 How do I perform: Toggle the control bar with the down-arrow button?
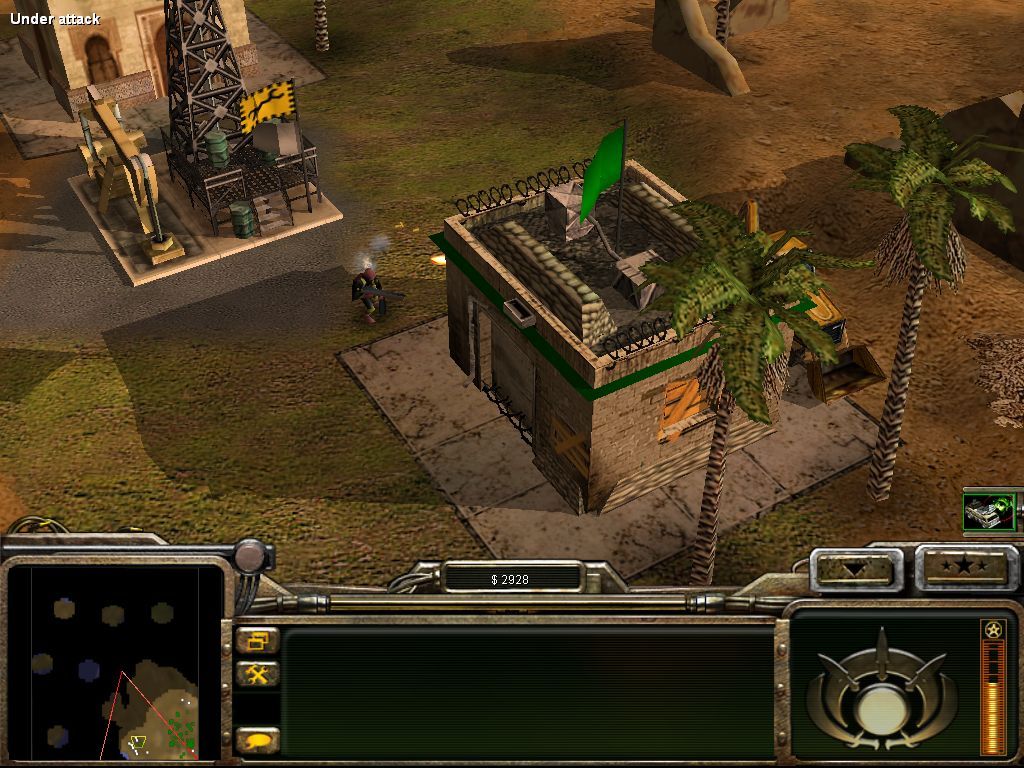[855, 569]
